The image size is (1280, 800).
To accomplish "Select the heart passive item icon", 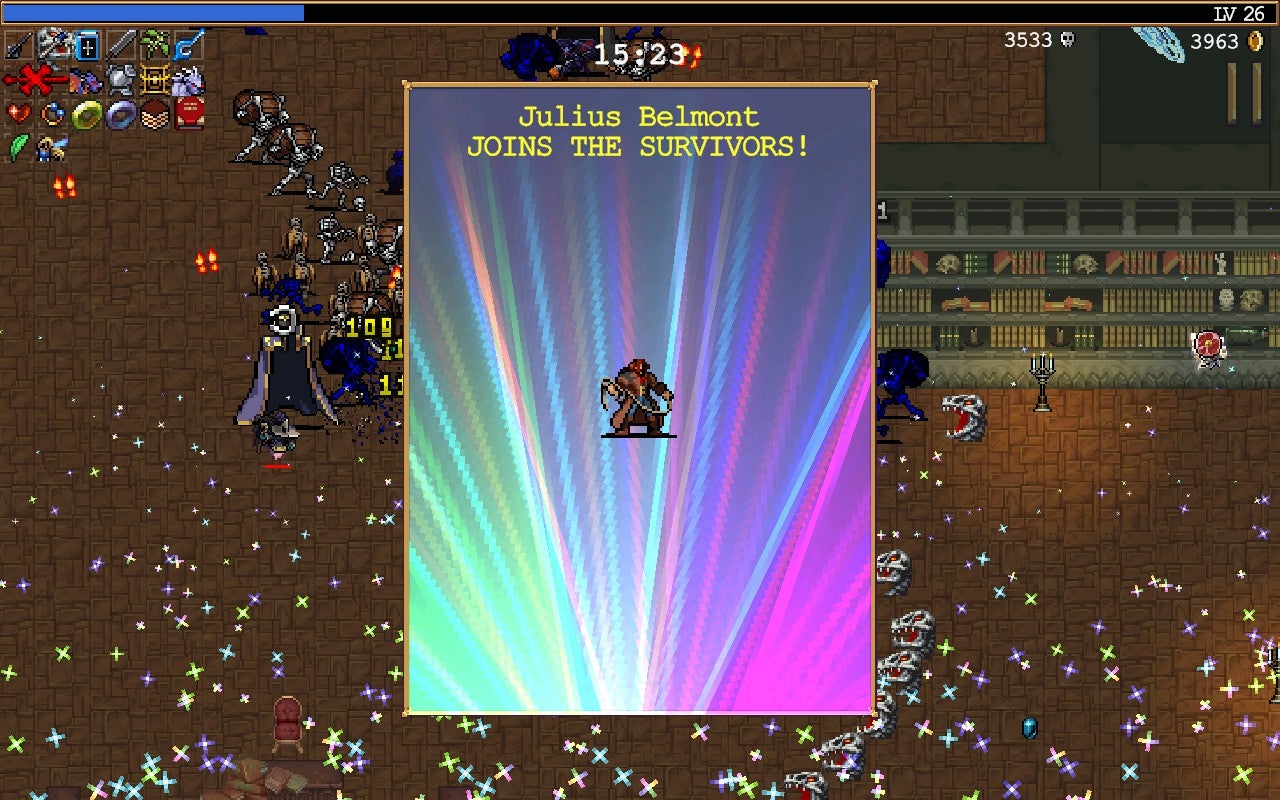I will (18, 112).
